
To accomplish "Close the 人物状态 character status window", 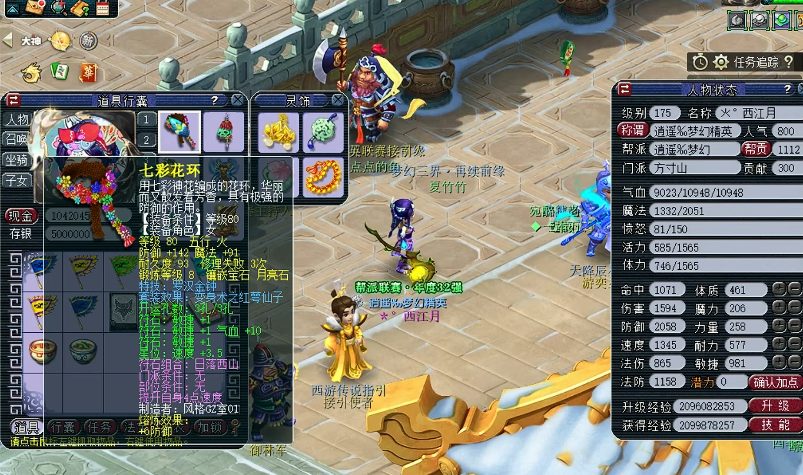I will click(x=792, y=90).
